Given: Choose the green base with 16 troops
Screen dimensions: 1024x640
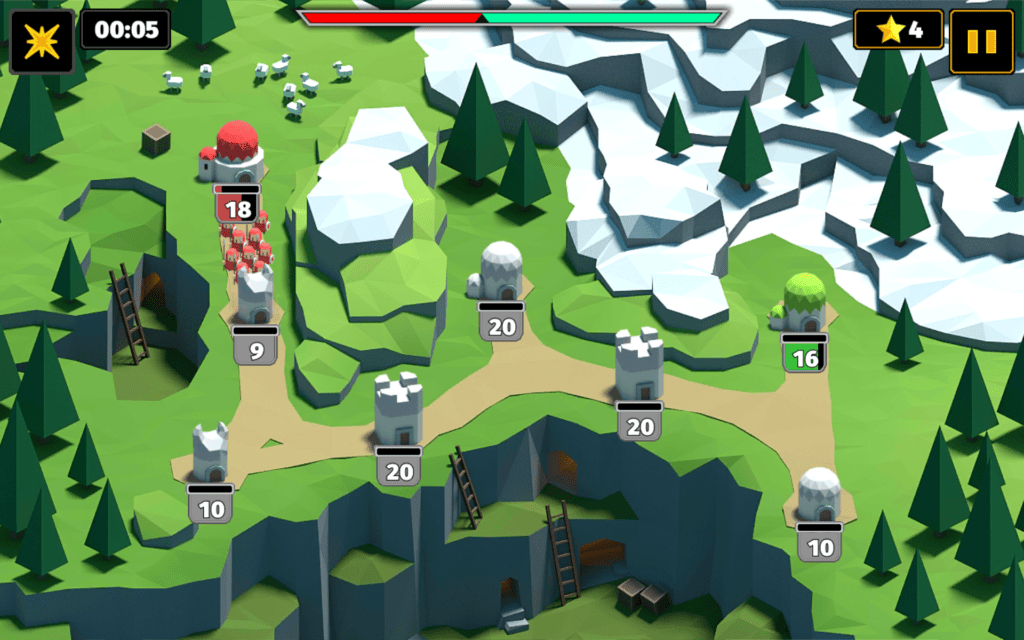Looking at the screenshot, I should point(803,304).
